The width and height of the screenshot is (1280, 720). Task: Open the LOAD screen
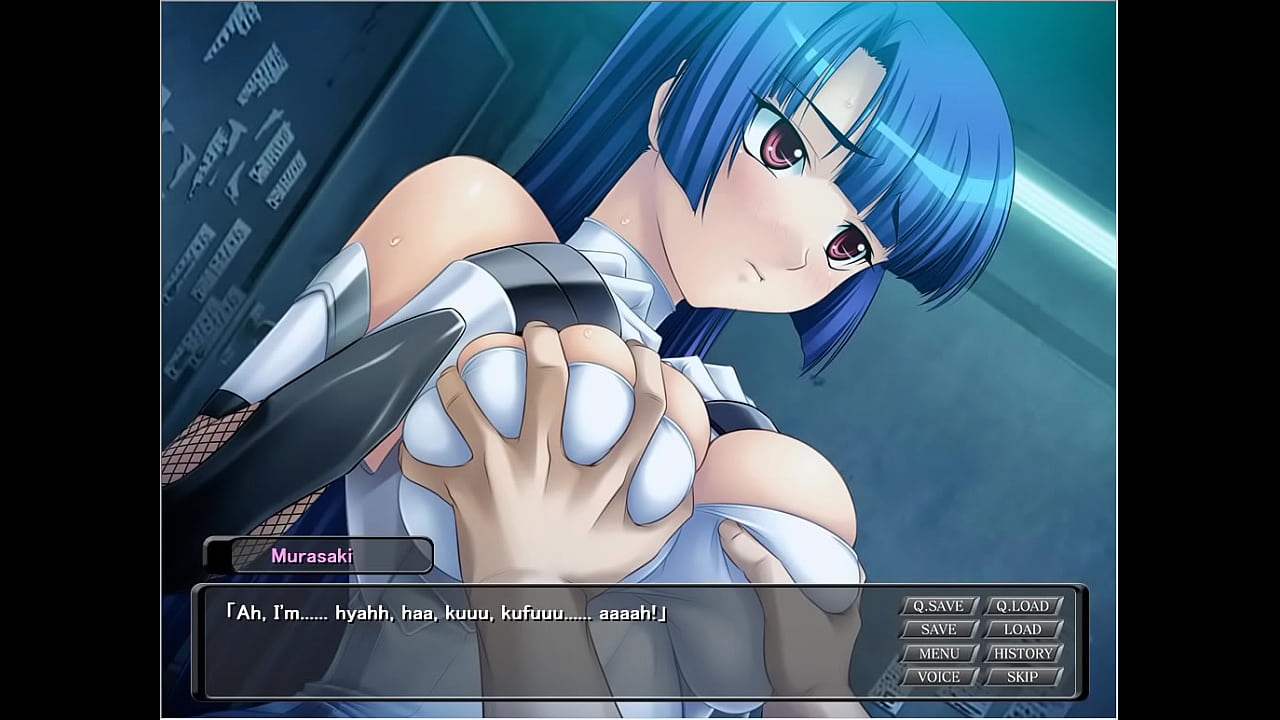[1022, 630]
